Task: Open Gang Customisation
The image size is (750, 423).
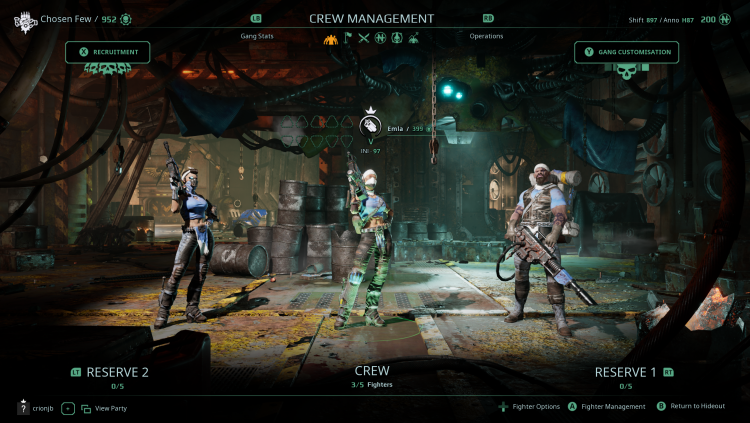Action: pyautogui.click(x=627, y=52)
